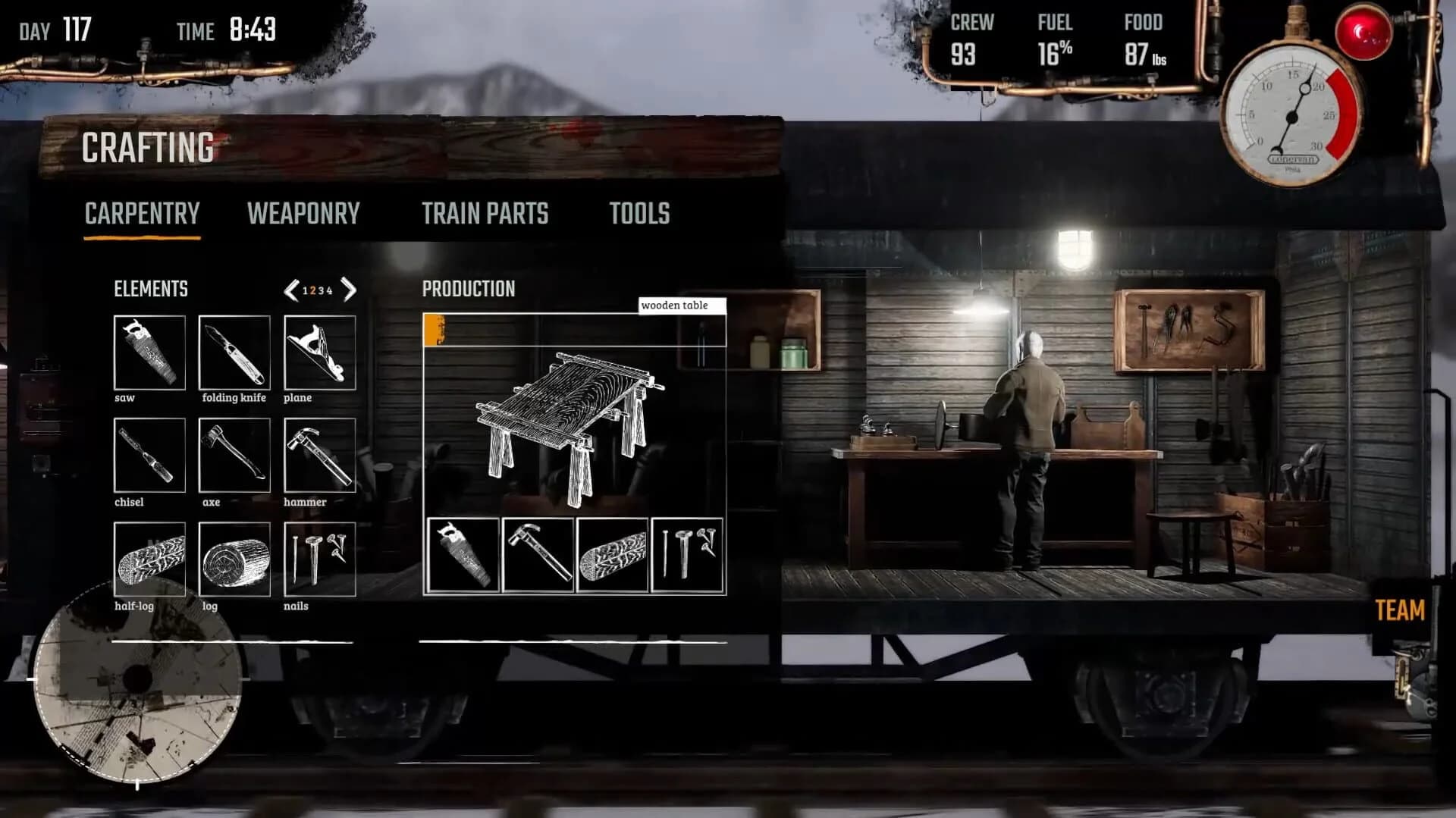The image size is (1456, 818).
Task: Go to elements page 3
Action: (322, 290)
